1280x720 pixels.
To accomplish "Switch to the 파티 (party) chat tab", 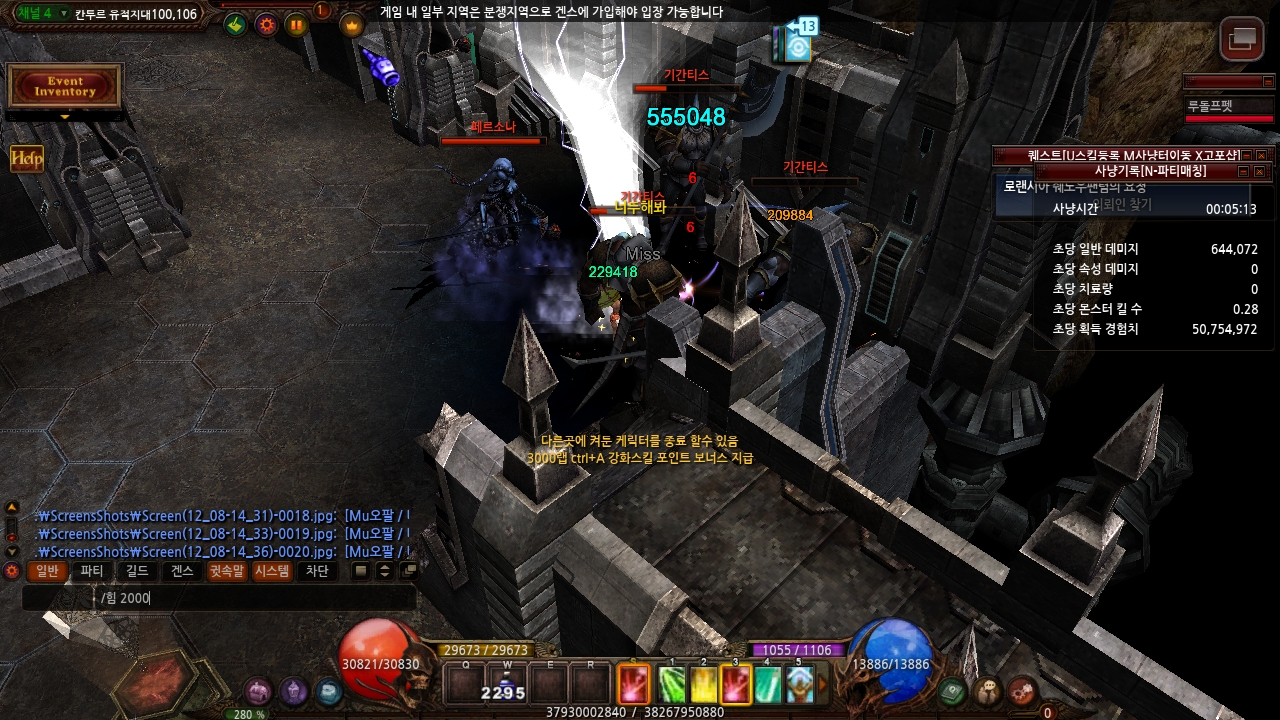I will pyautogui.click(x=92, y=571).
